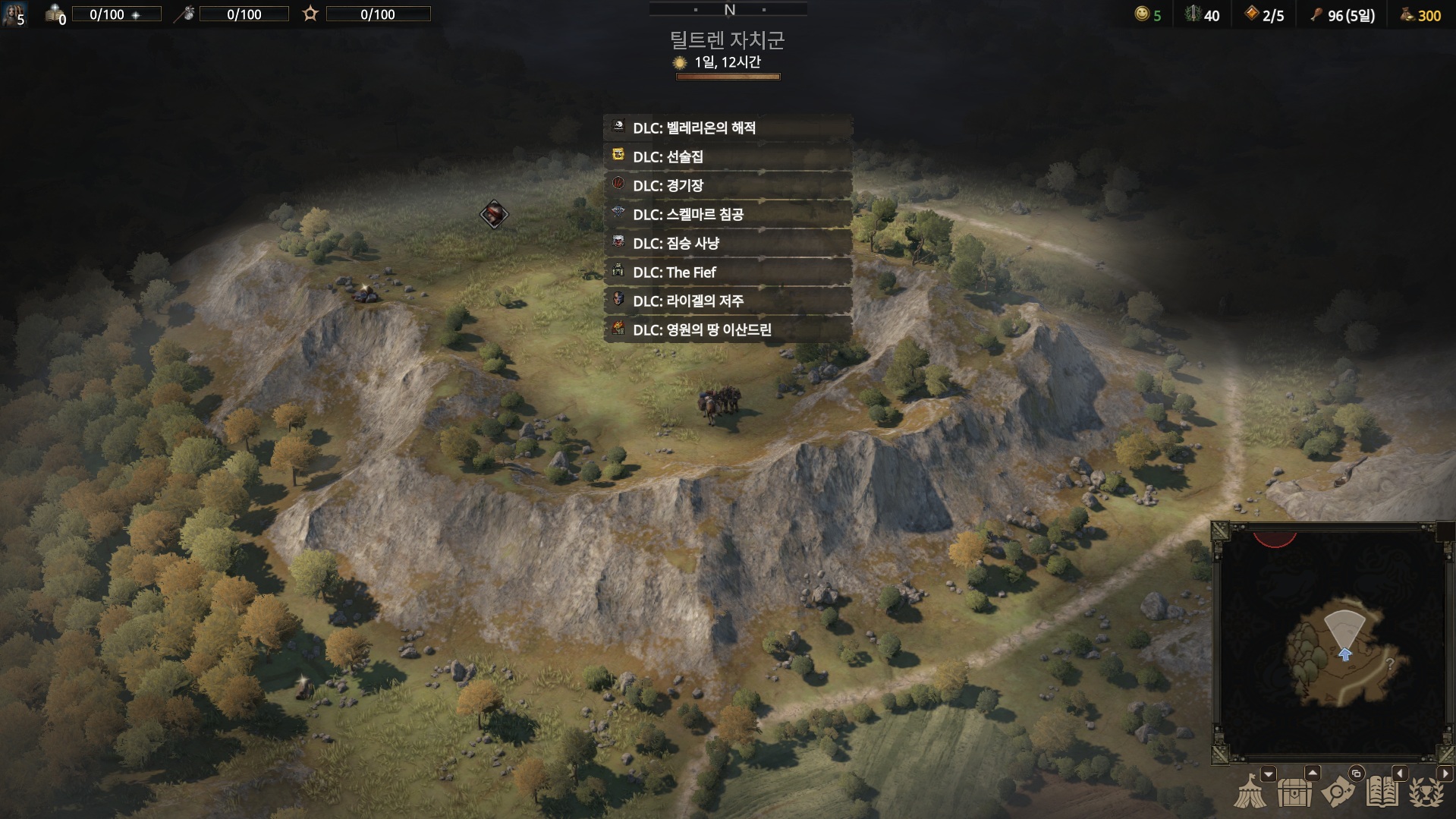The height and width of the screenshot is (819, 1456).
Task: Open the DLC: The Fief entry
Action: 727,272
